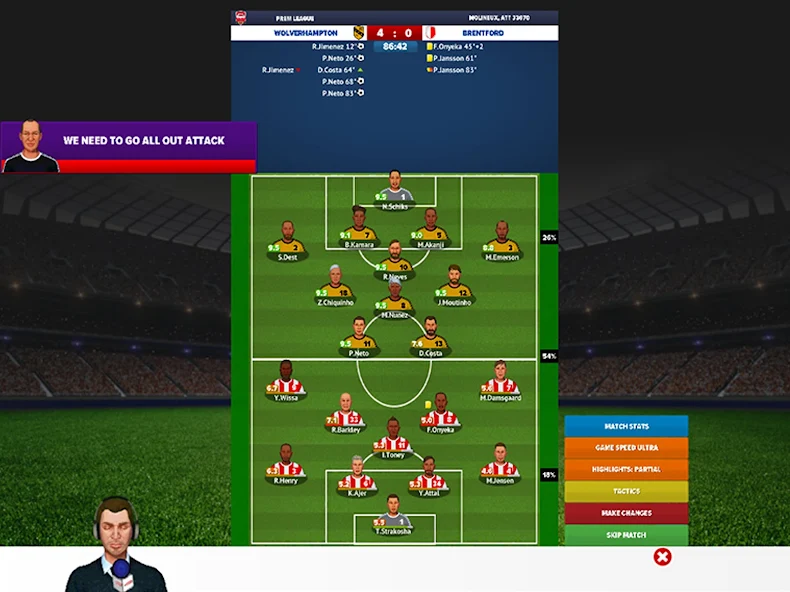790x592 pixels.
Task: Click the Make Changes button
Action: [626, 513]
